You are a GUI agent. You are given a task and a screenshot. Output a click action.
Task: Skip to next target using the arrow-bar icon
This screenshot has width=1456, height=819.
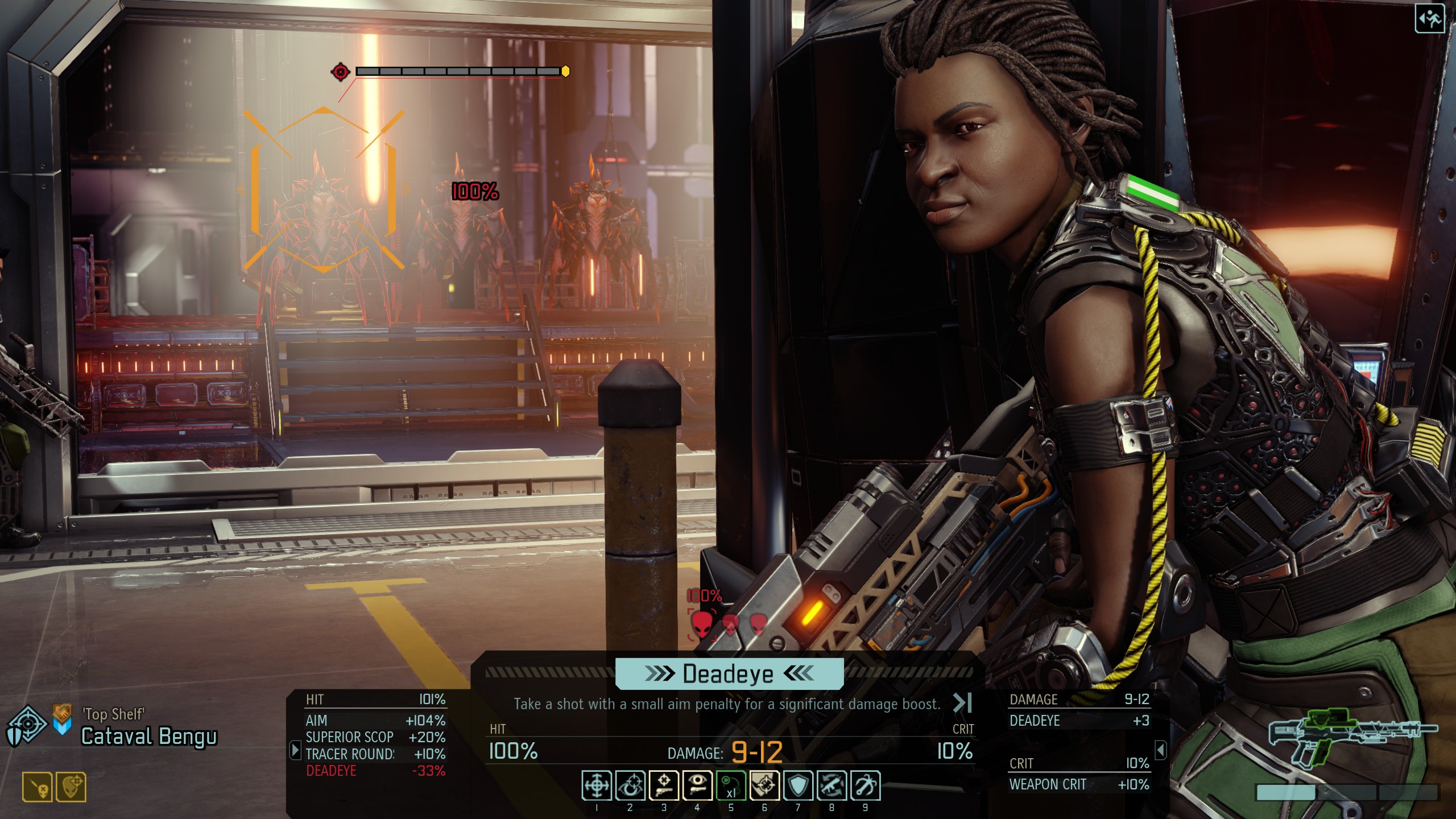click(x=962, y=703)
